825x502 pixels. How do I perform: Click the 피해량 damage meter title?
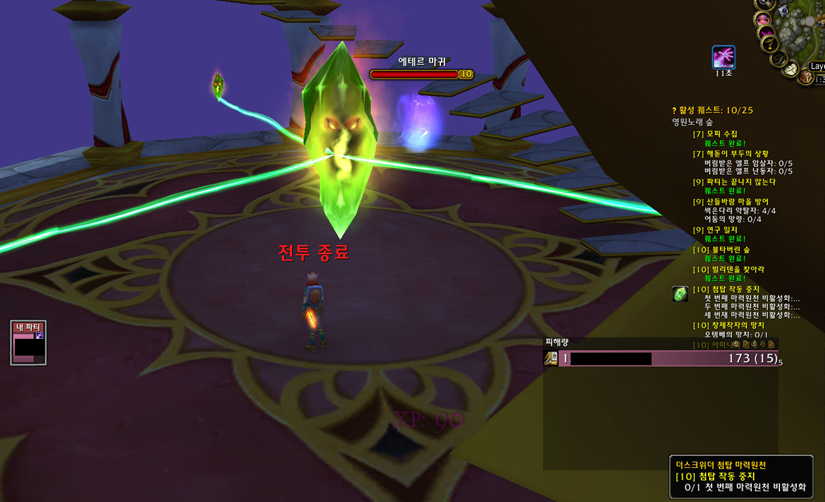(x=557, y=342)
